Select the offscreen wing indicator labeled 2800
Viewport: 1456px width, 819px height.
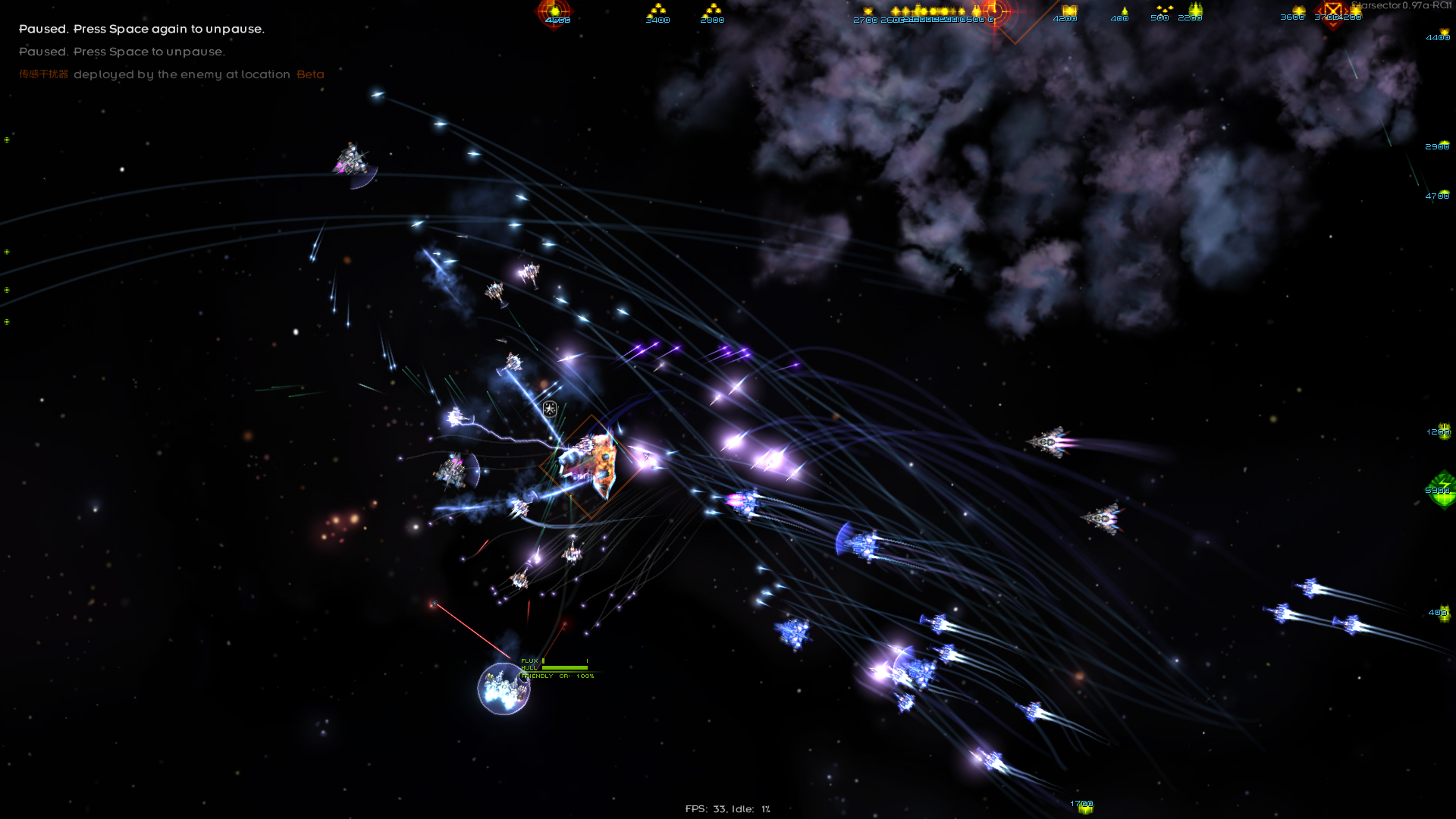(712, 12)
